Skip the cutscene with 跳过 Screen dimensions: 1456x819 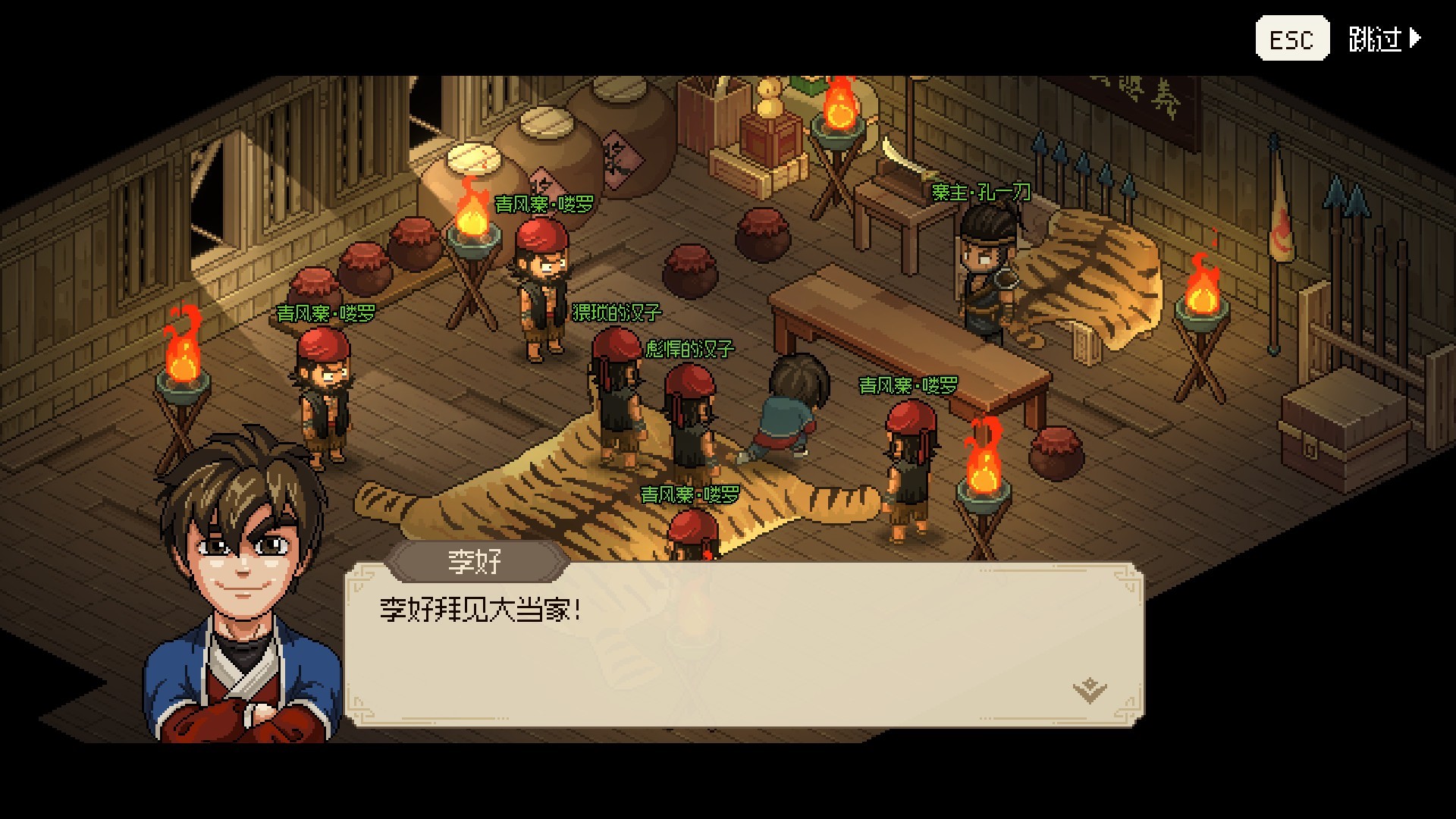tap(1382, 39)
